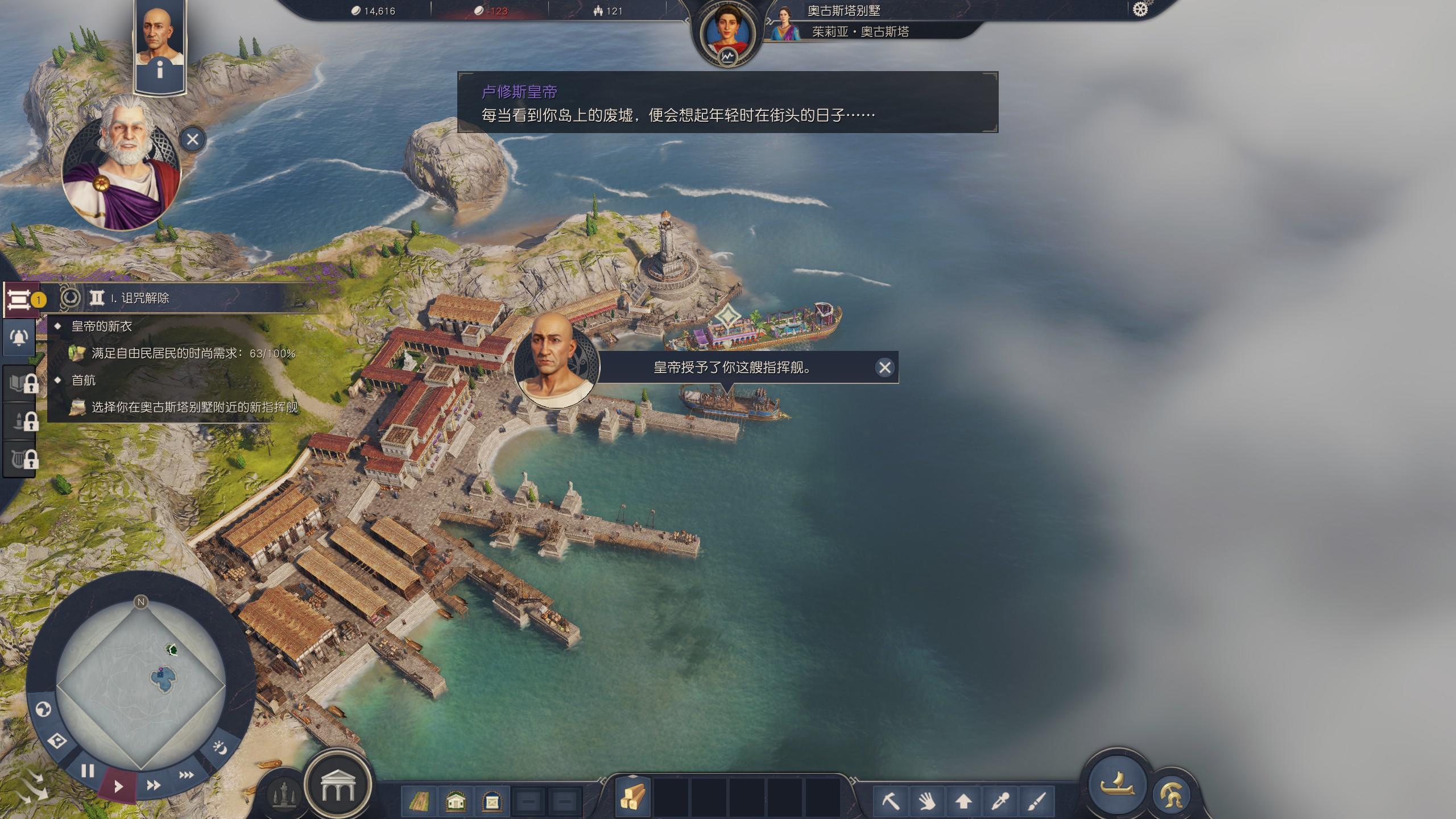Select the road building shortcut
Screen dimensions: 1456x819
click(419, 802)
